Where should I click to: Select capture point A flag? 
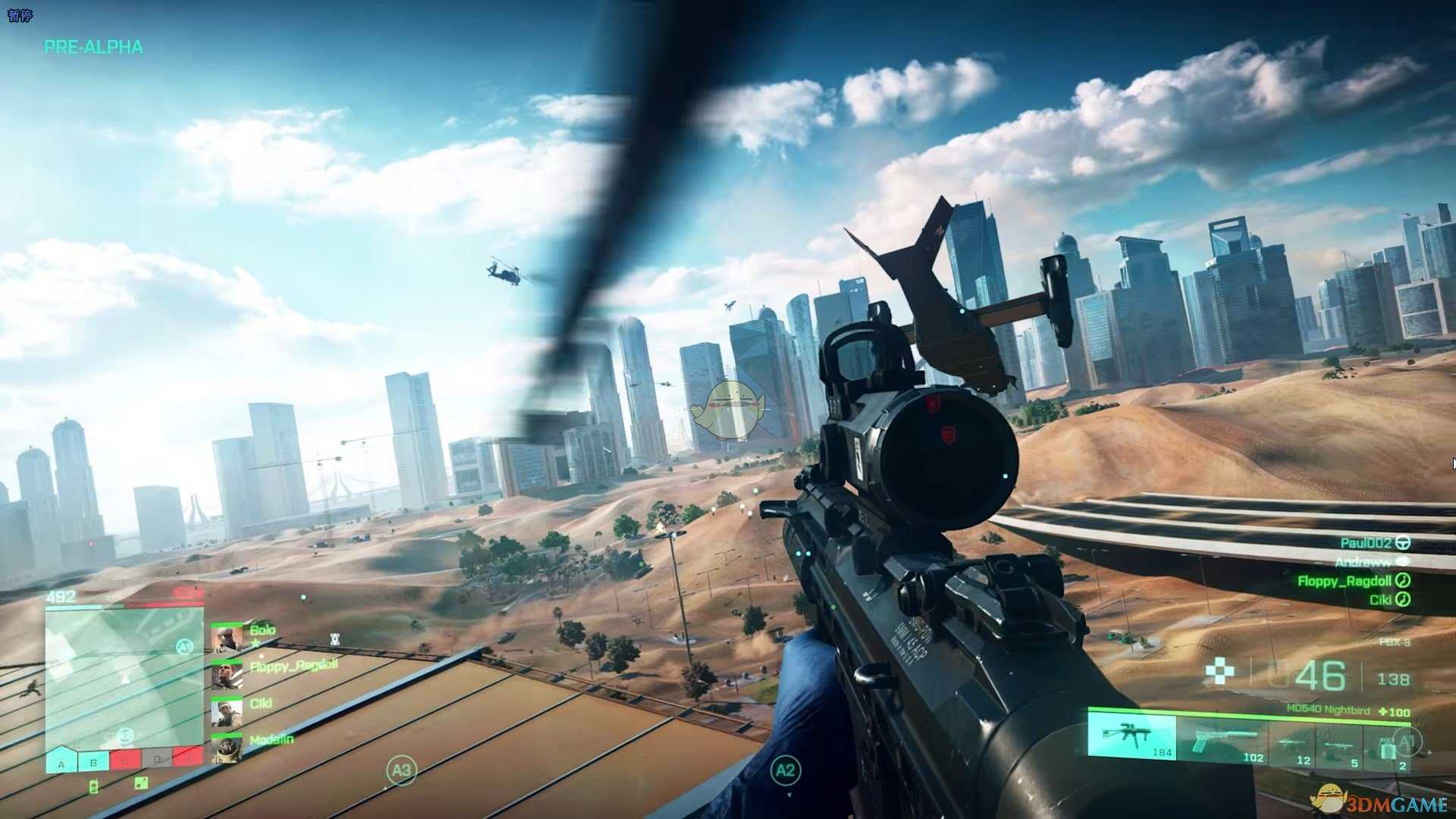coord(61,761)
